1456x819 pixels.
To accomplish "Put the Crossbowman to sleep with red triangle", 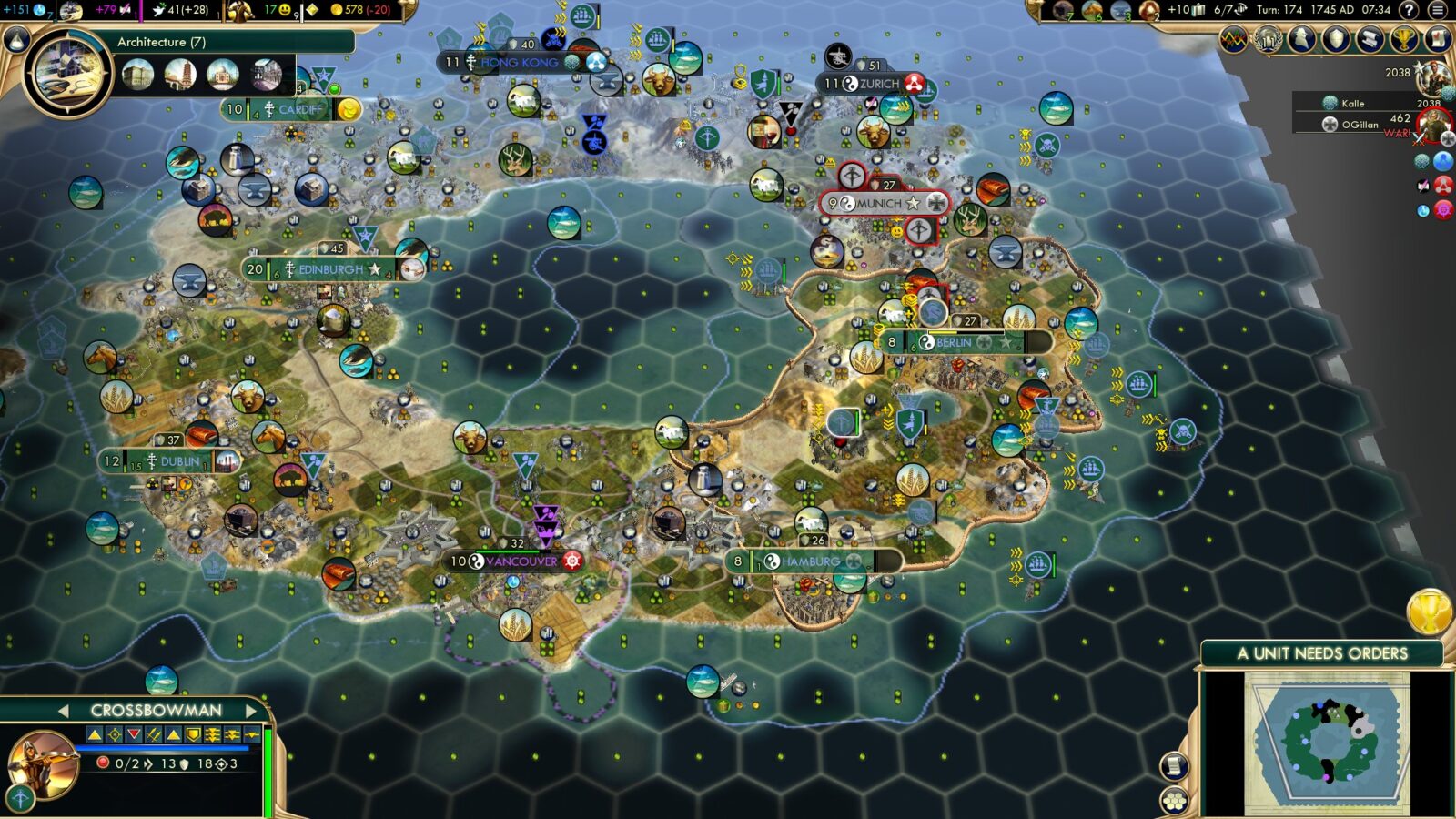I will tap(134, 734).
